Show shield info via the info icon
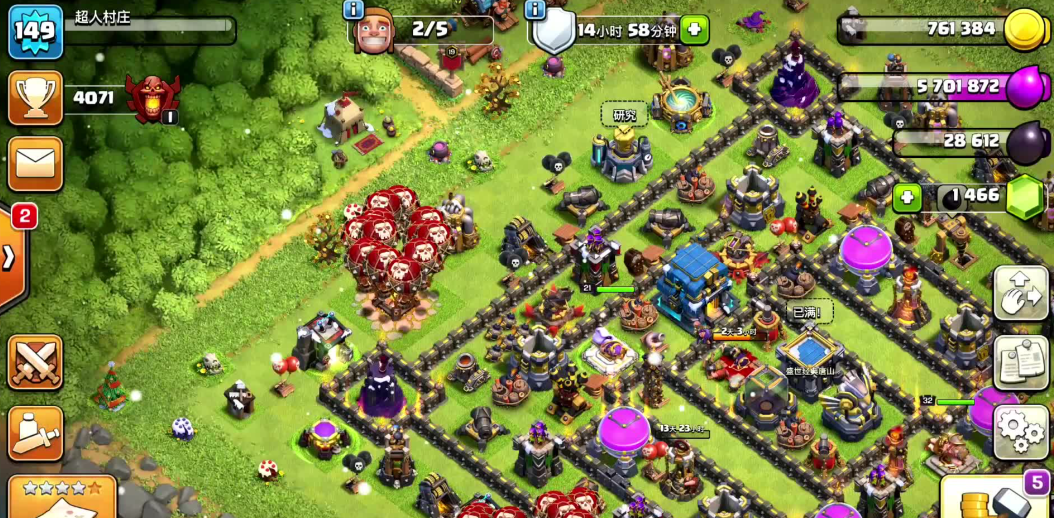1054x518 pixels. (x=535, y=10)
